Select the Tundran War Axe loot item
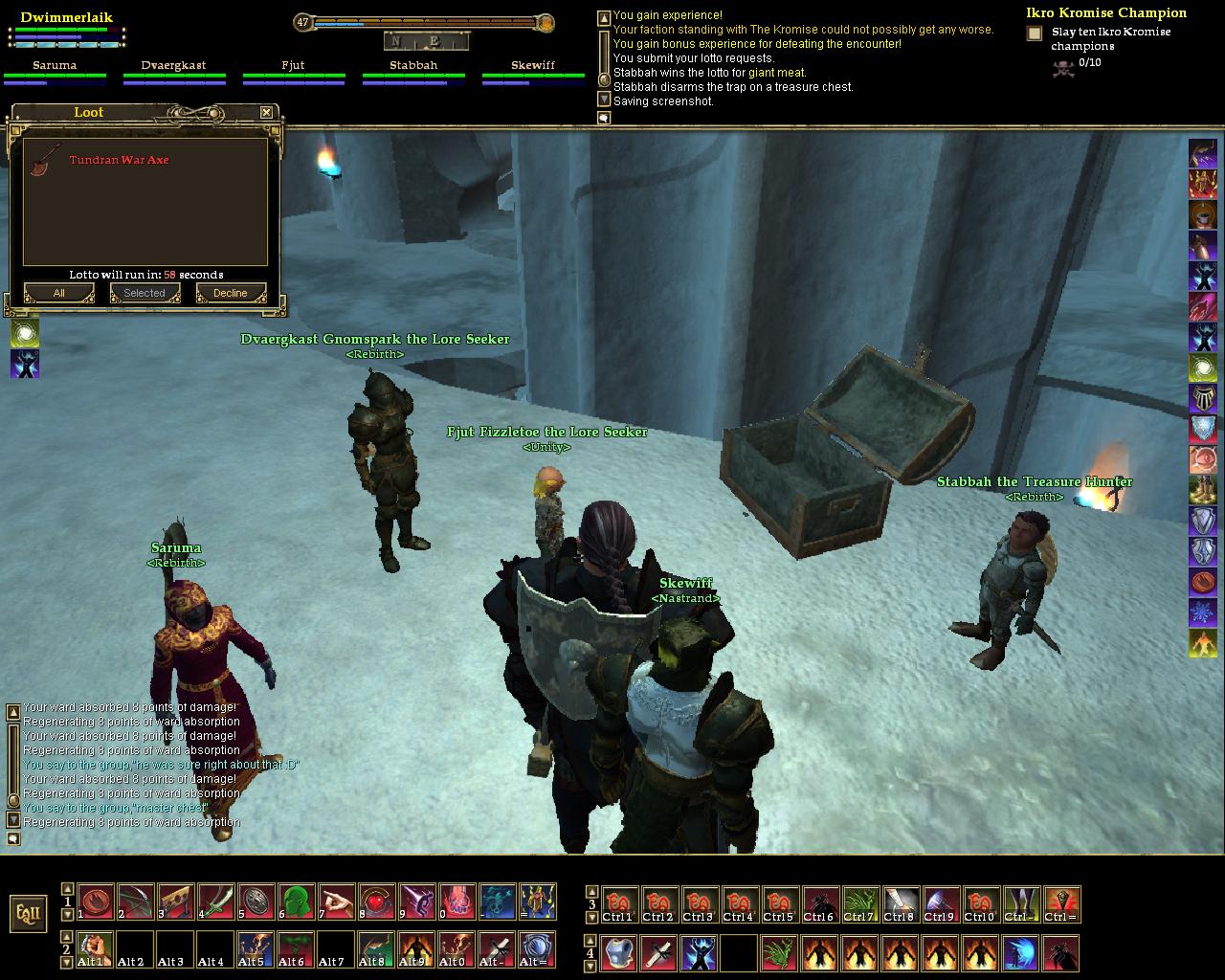 click(x=119, y=160)
